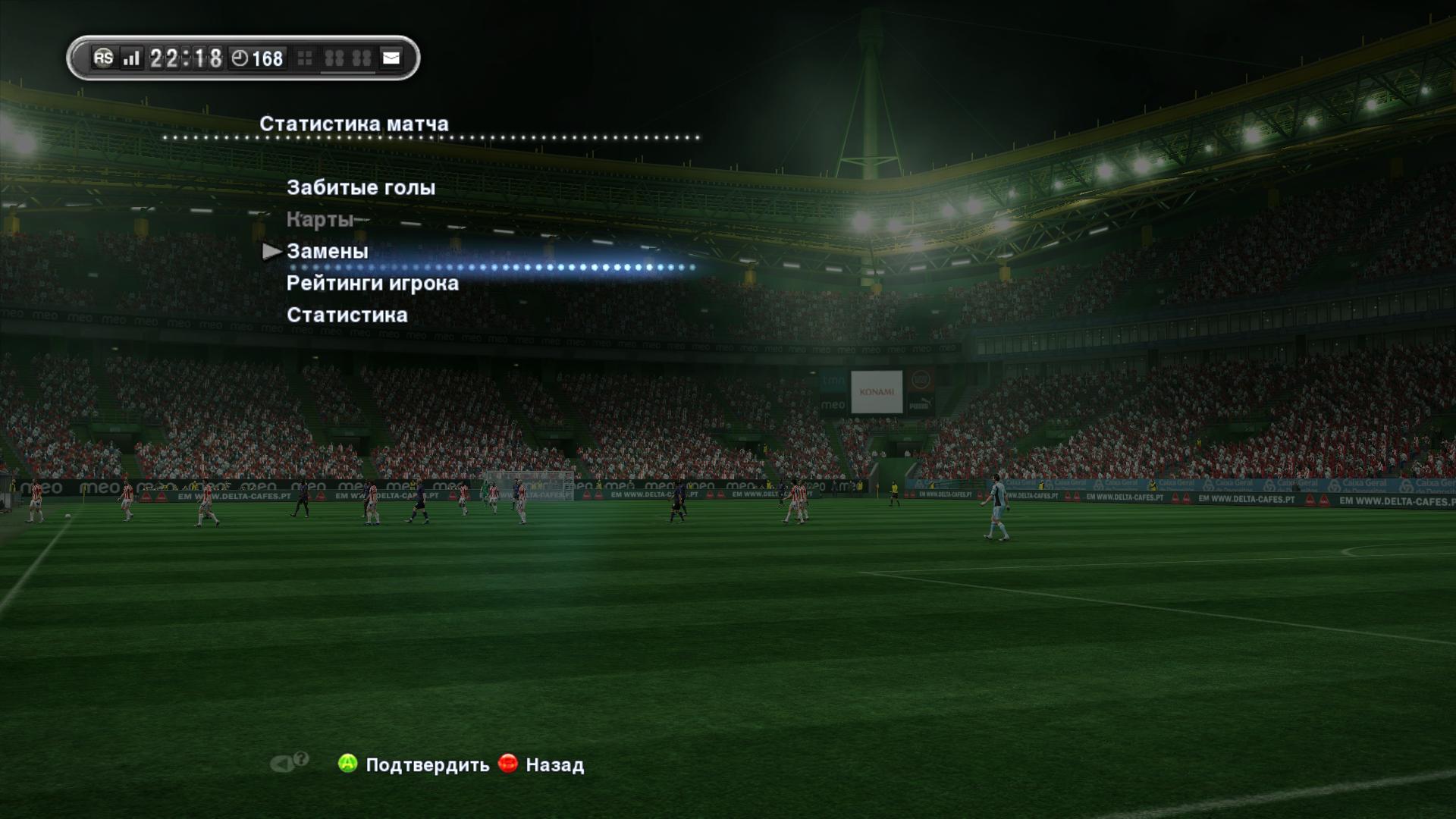
Task: Open the Забитые голы menu entry
Action: [361, 188]
